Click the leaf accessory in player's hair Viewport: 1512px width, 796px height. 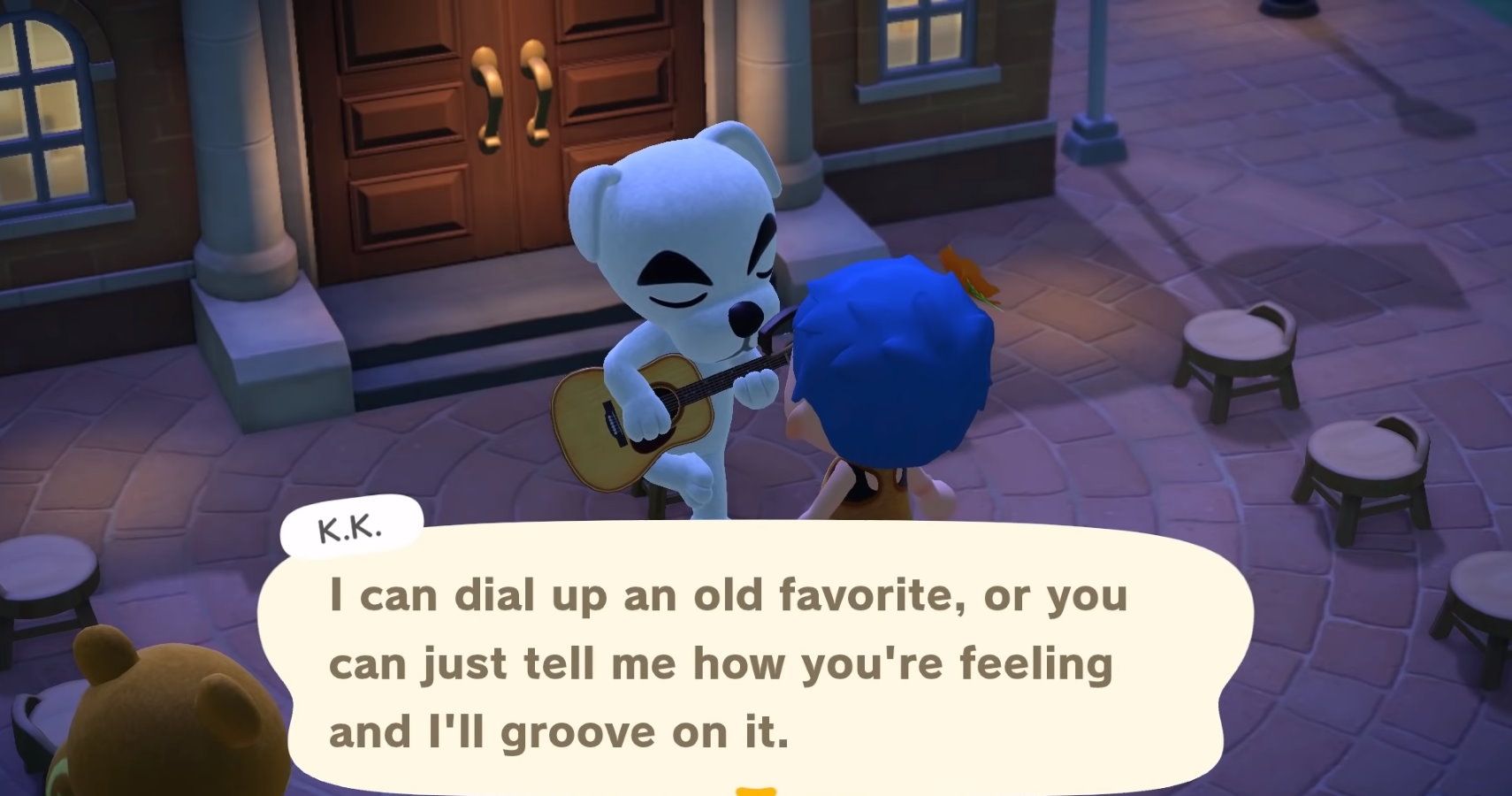pos(964,274)
